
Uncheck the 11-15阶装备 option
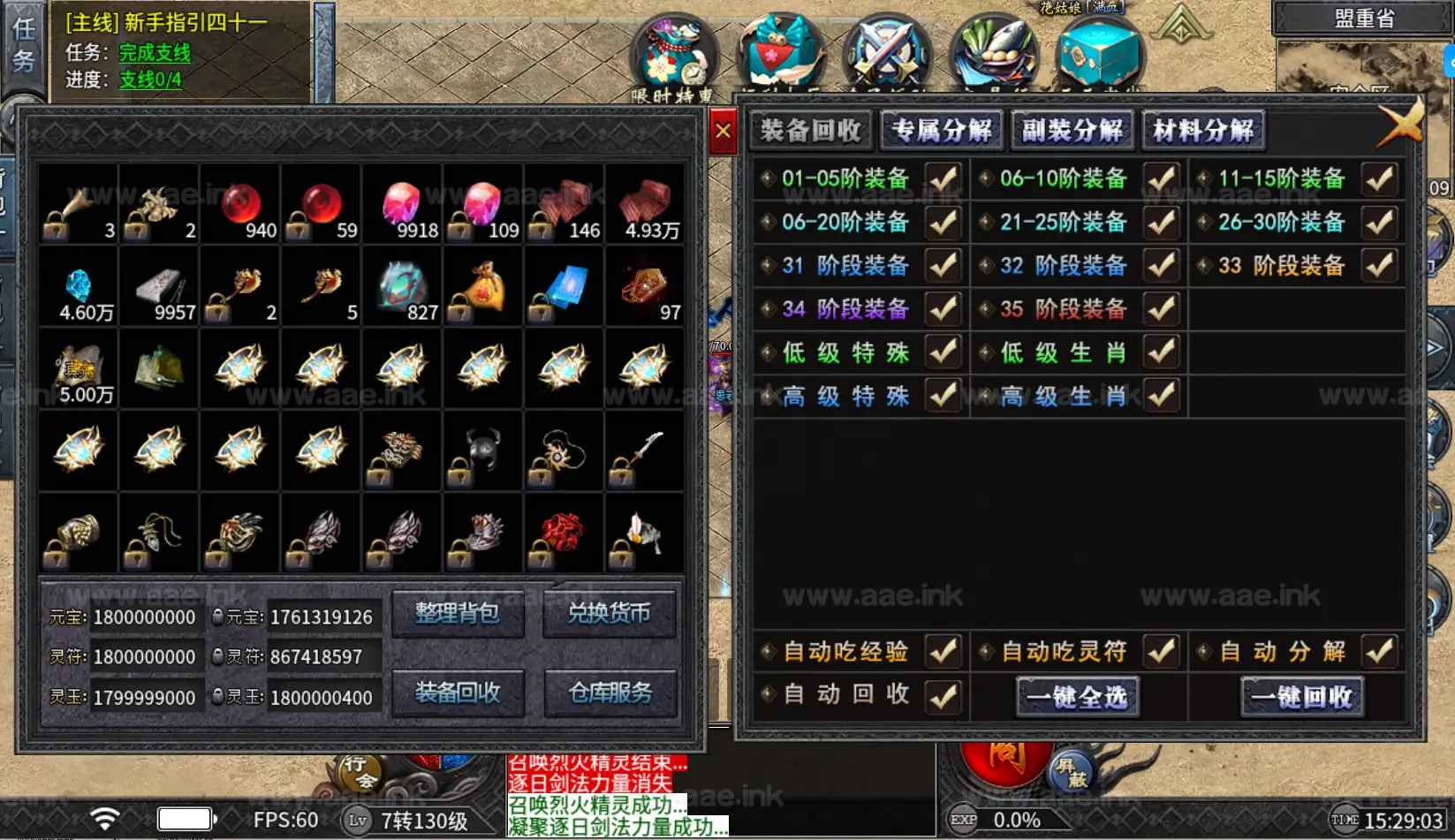pos(1379,179)
